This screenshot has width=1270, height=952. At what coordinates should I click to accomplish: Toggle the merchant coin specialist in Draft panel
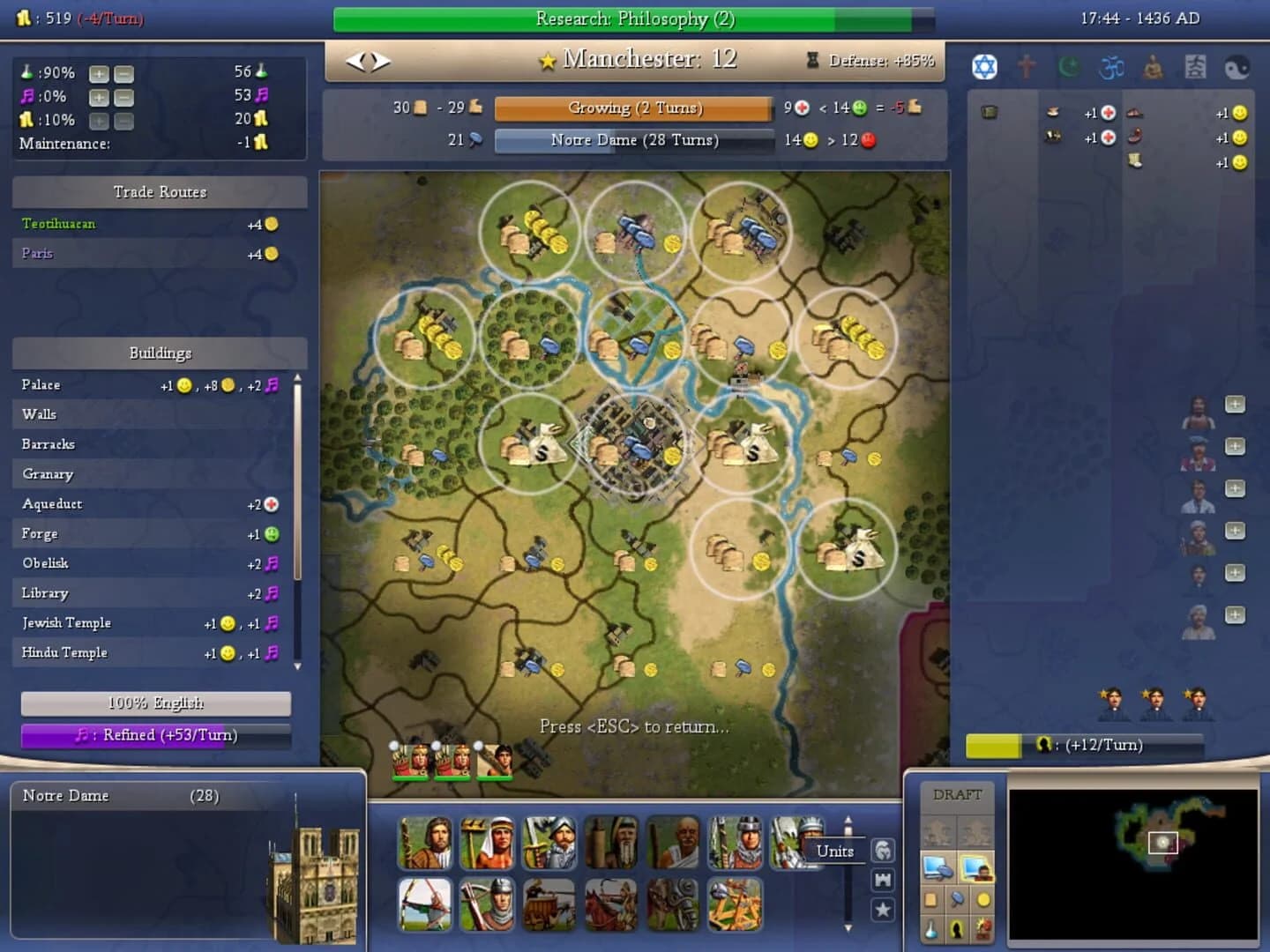coord(982,900)
